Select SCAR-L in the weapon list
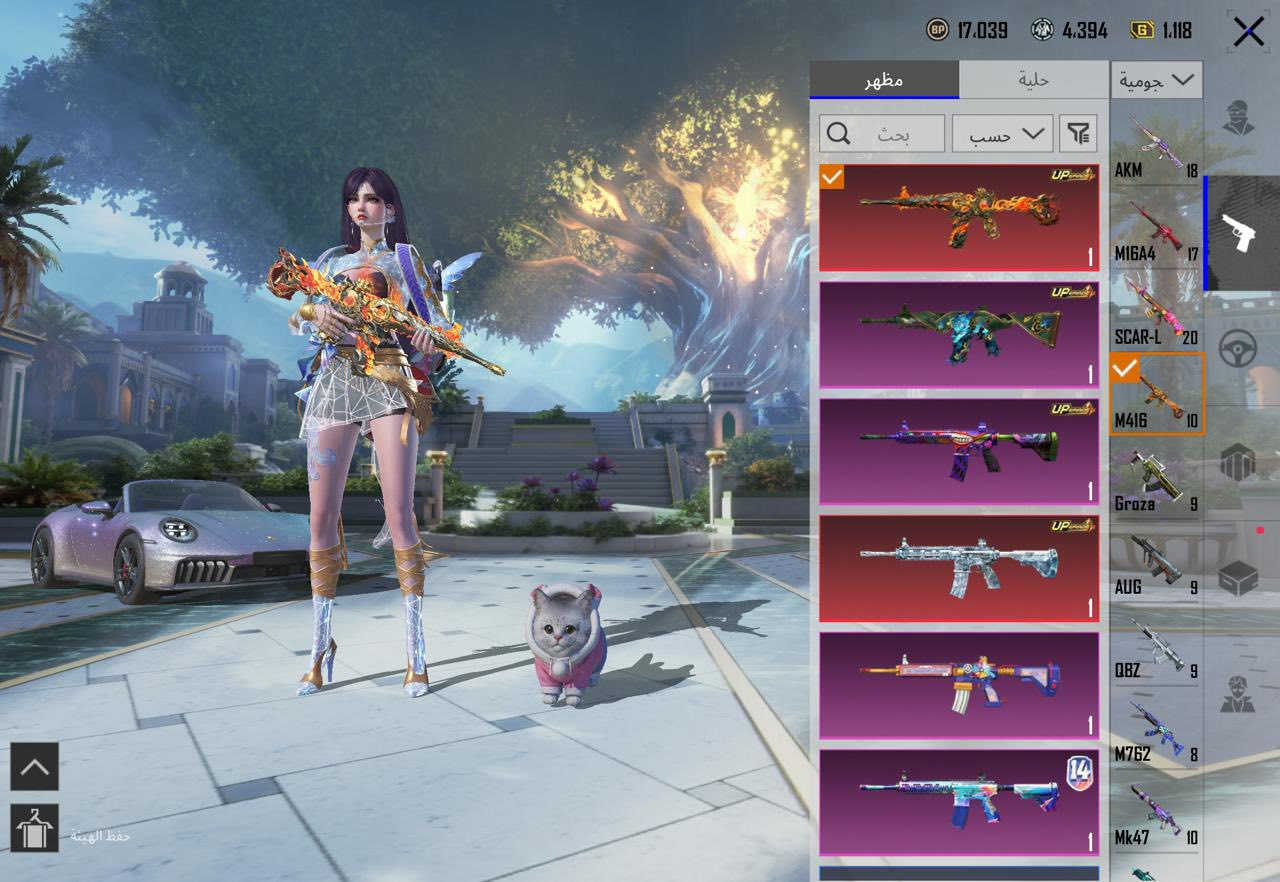Image resolution: width=1280 pixels, height=882 pixels. [1156, 313]
